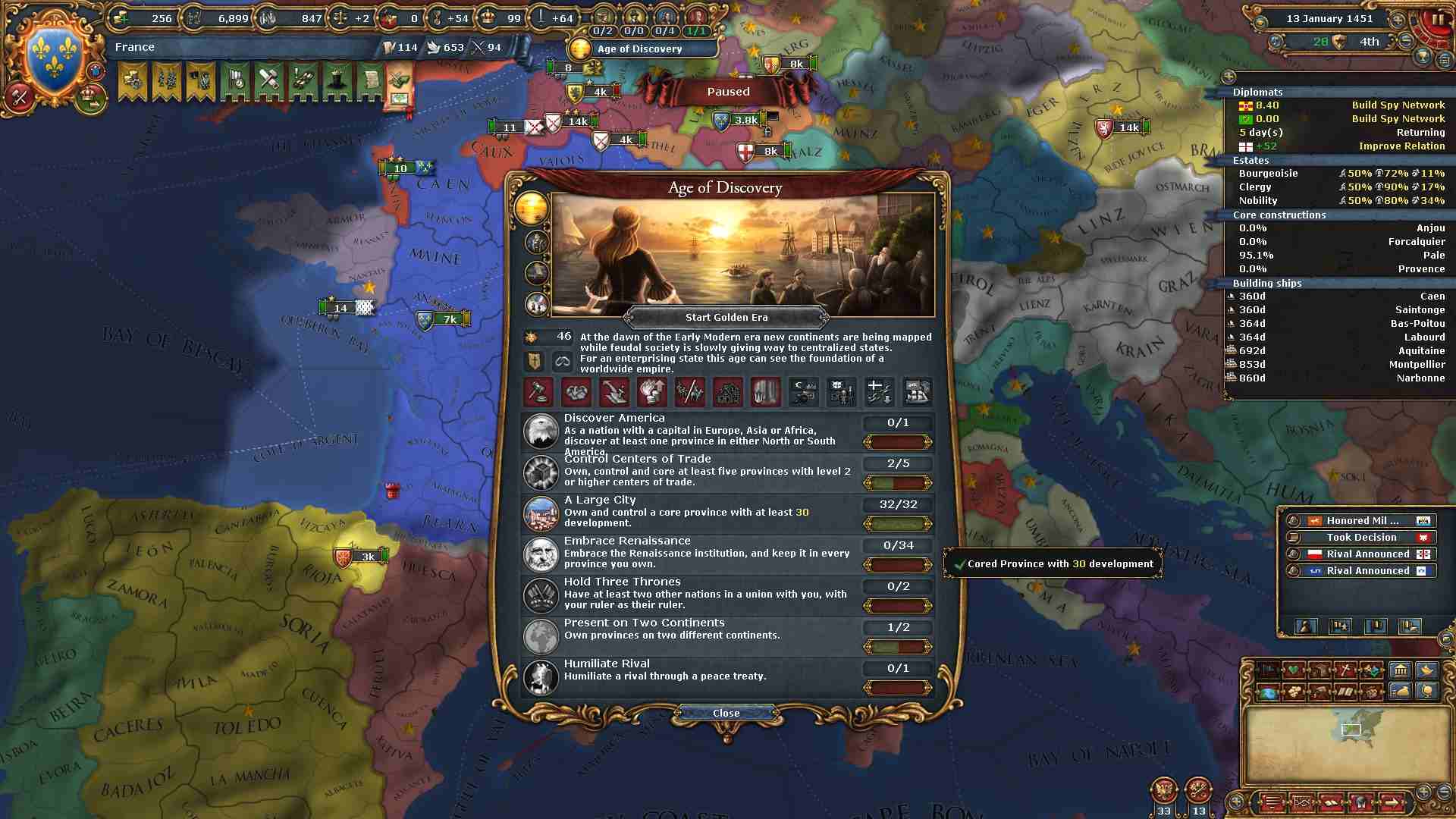Start the Golden Era

coord(726,318)
